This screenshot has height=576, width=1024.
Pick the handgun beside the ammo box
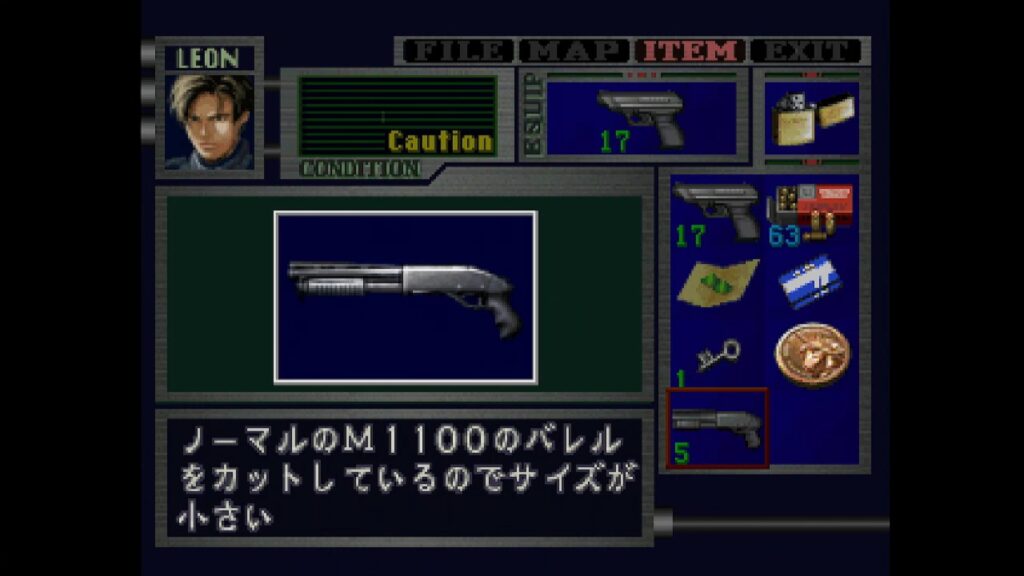(x=716, y=211)
